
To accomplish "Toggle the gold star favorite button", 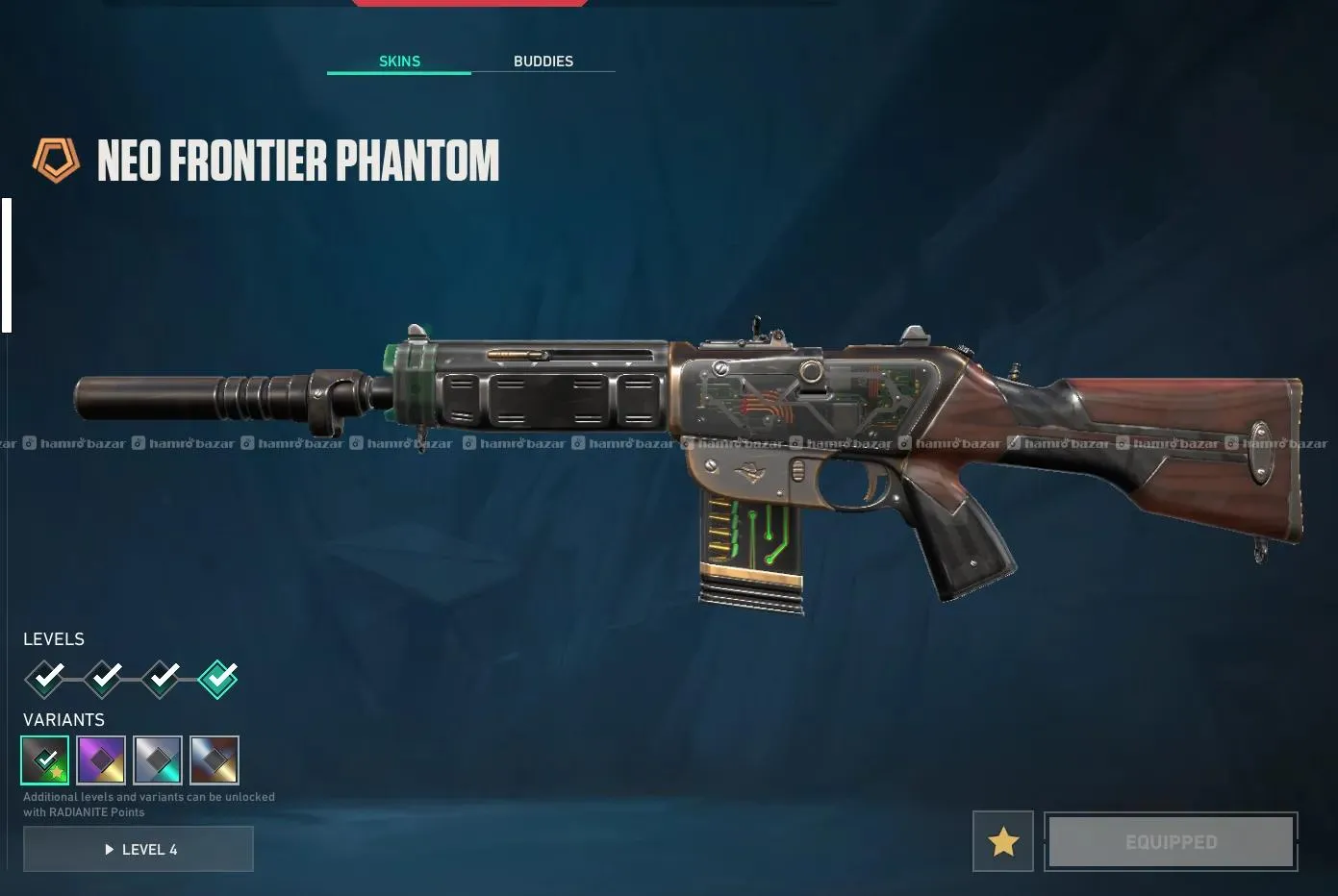I will point(1003,842).
